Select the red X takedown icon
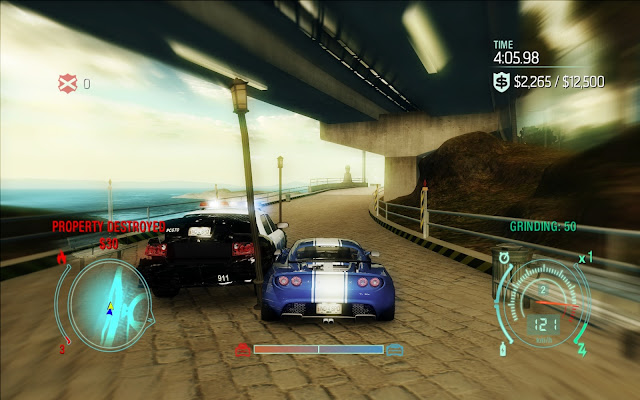Screen dimensions: 640x400 click(67, 83)
